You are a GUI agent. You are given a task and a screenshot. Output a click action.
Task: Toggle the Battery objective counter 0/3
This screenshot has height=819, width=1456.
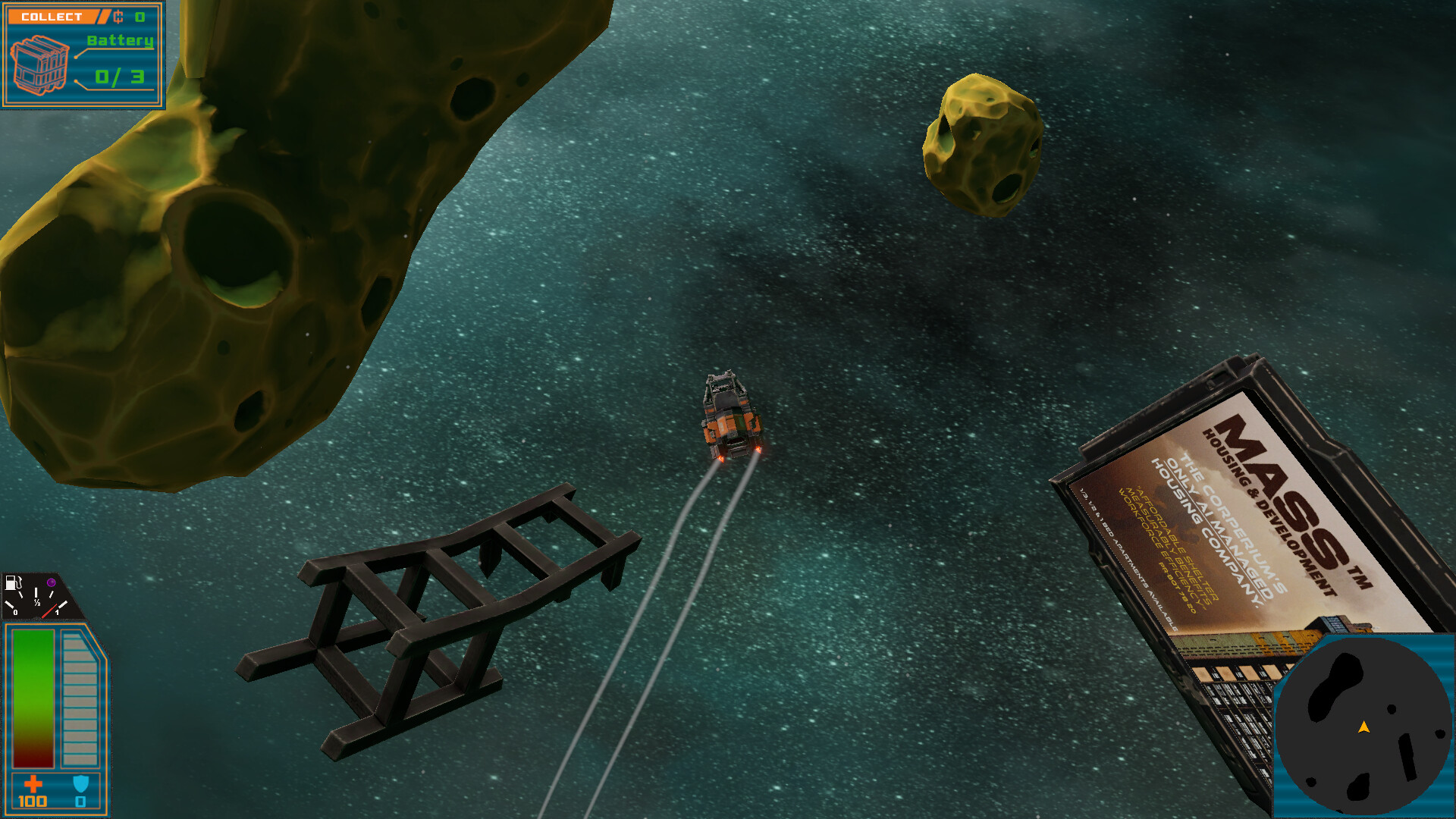point(120,76)
